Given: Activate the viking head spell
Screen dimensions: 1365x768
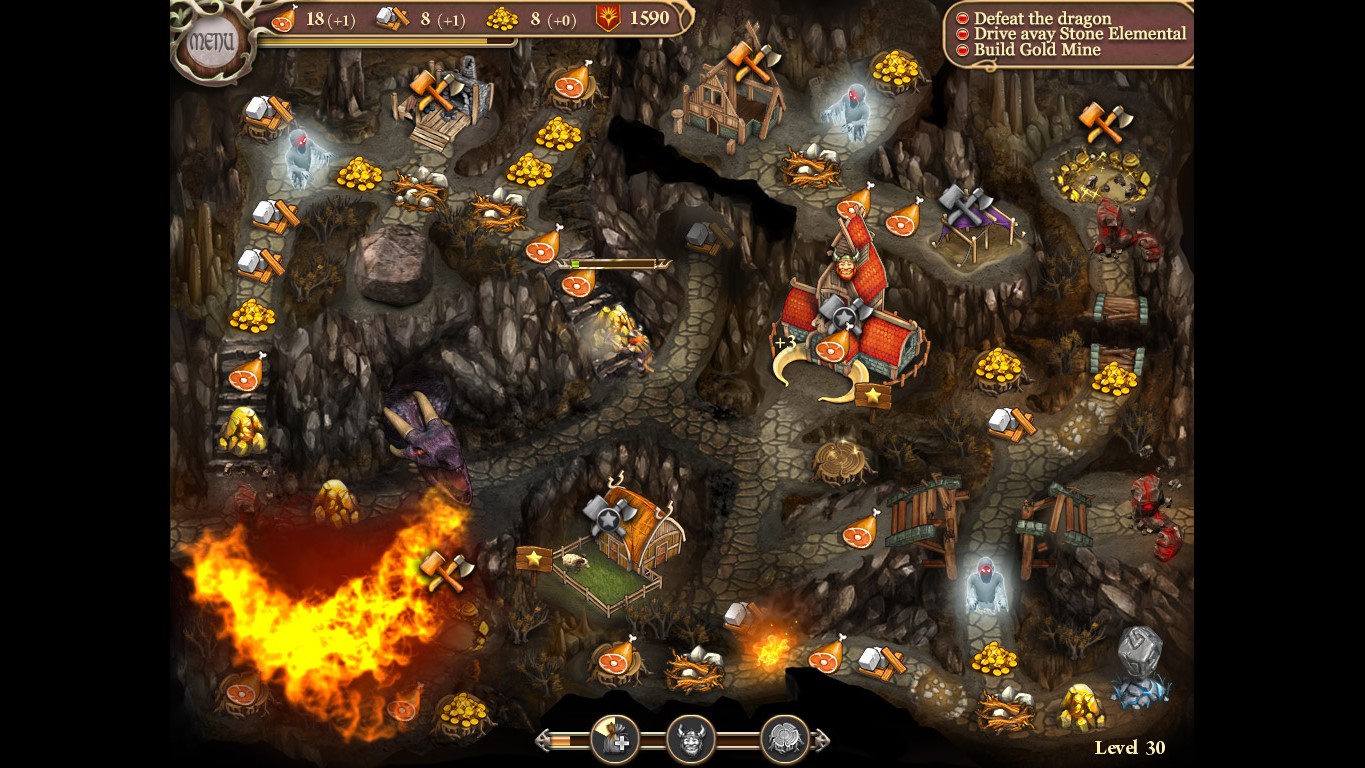Looking at the screenshot, I should tap(689, 740).
